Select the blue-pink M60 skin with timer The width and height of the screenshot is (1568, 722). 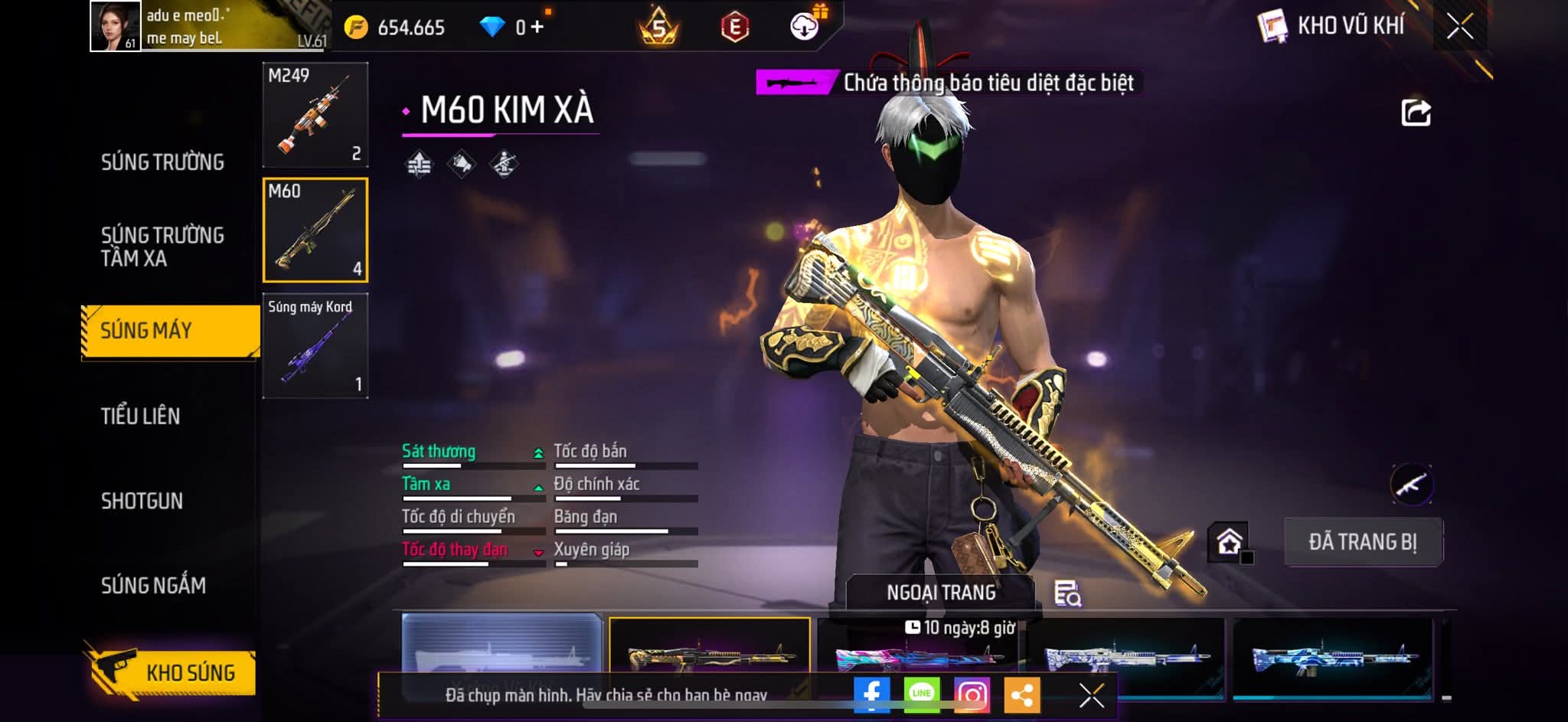coord(917,655)
